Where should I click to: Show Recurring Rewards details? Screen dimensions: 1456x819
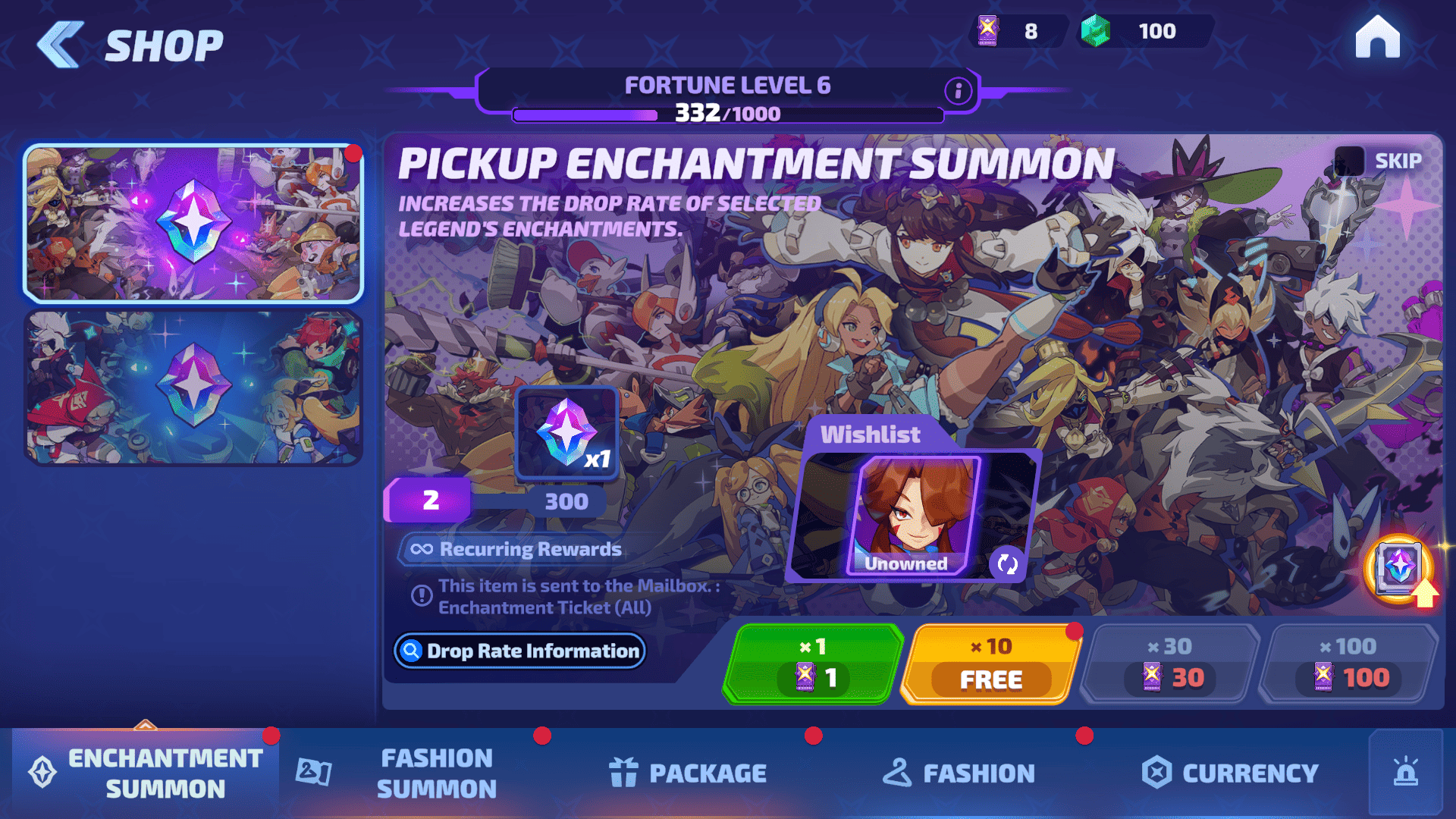click(516, 549)
